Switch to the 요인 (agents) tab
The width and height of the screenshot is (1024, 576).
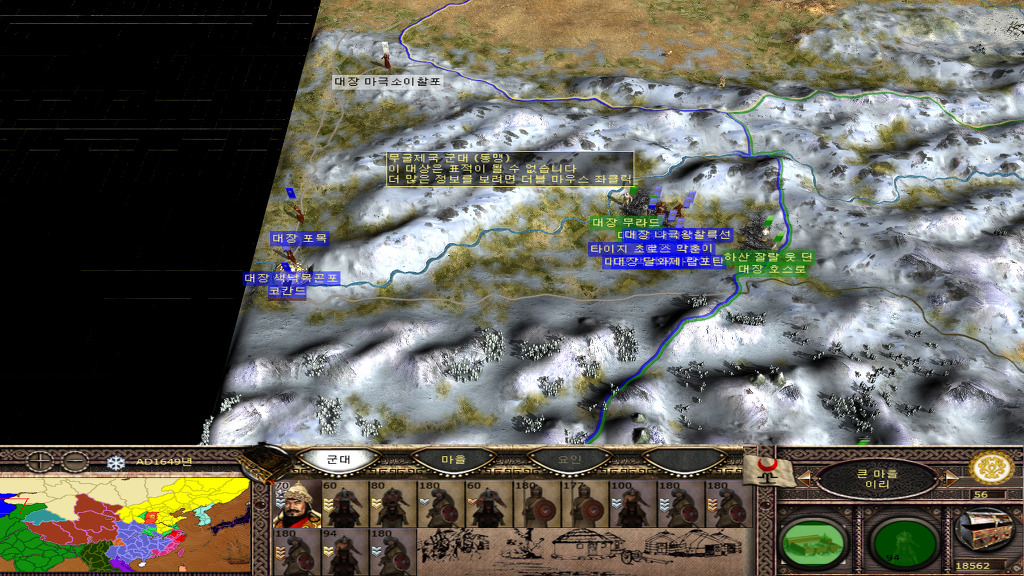[568, 459]
